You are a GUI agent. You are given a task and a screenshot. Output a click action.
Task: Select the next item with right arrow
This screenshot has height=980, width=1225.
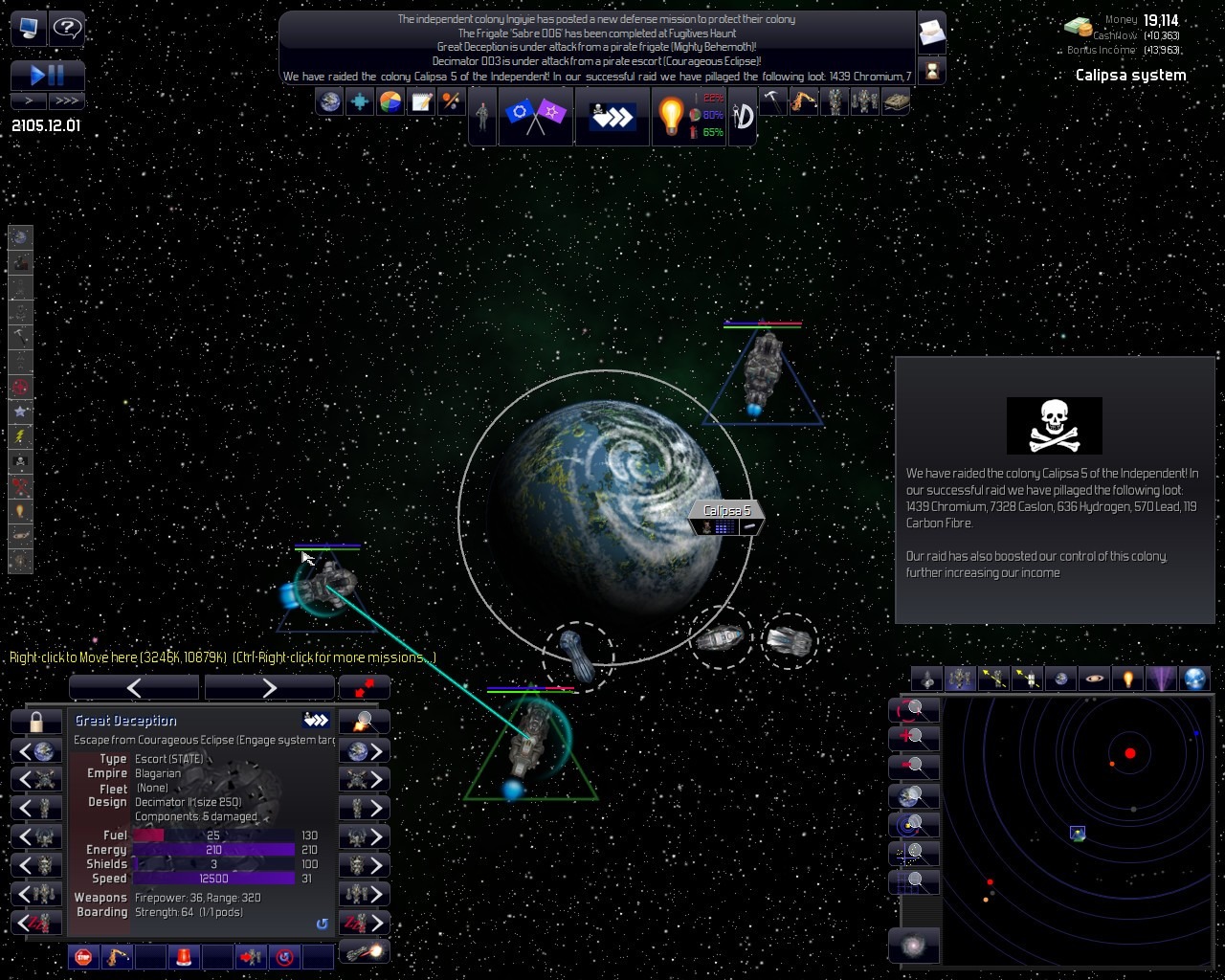click(x=269, y=687)
